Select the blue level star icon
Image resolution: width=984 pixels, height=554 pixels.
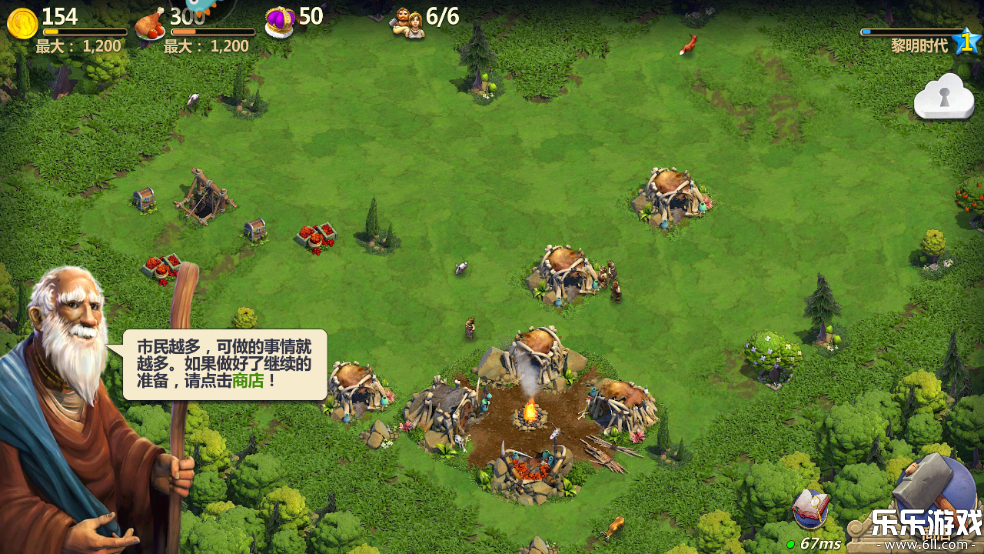click(966, 41)
